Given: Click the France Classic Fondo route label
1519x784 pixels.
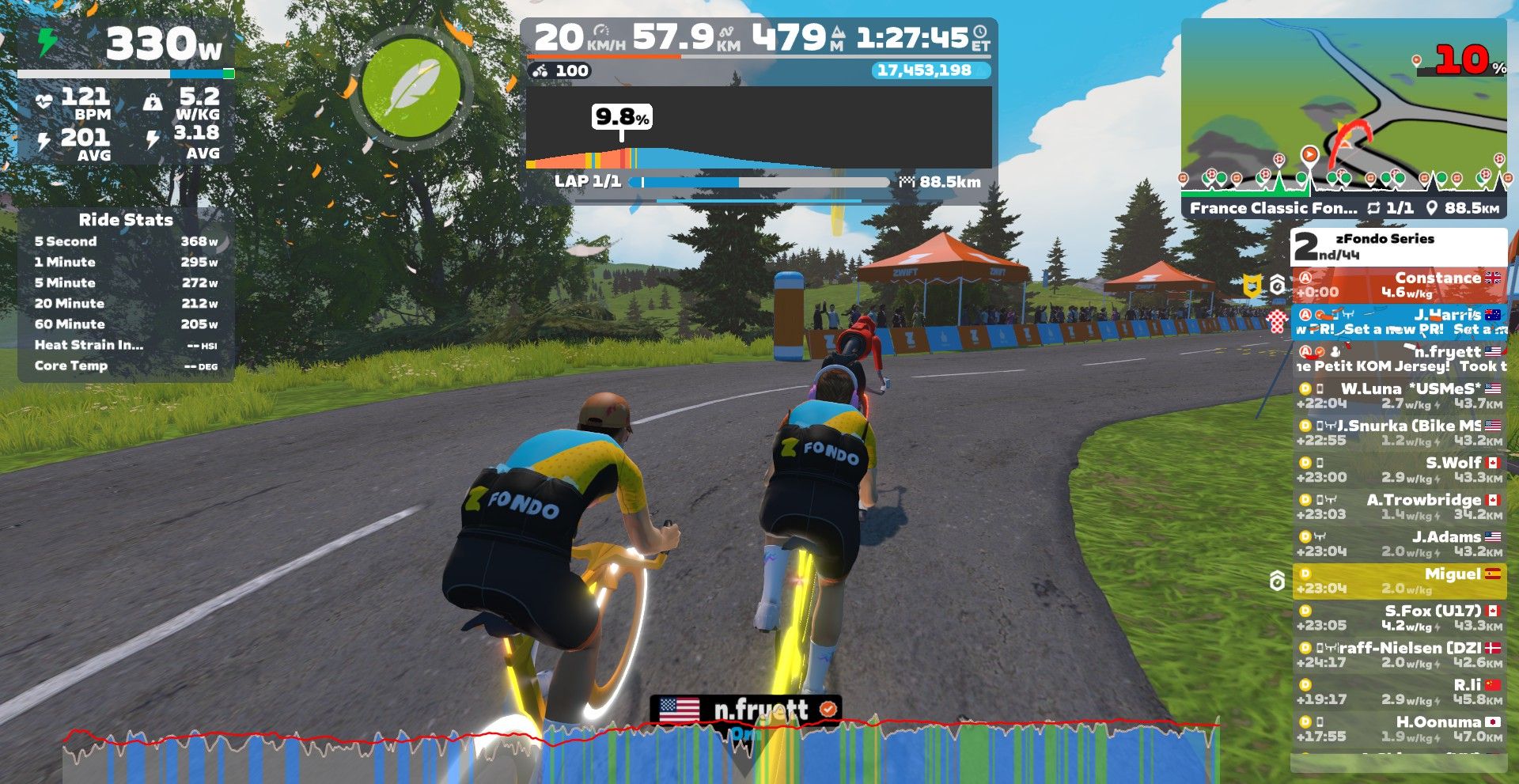Looking at the screenshot, I should [1272, 208].
